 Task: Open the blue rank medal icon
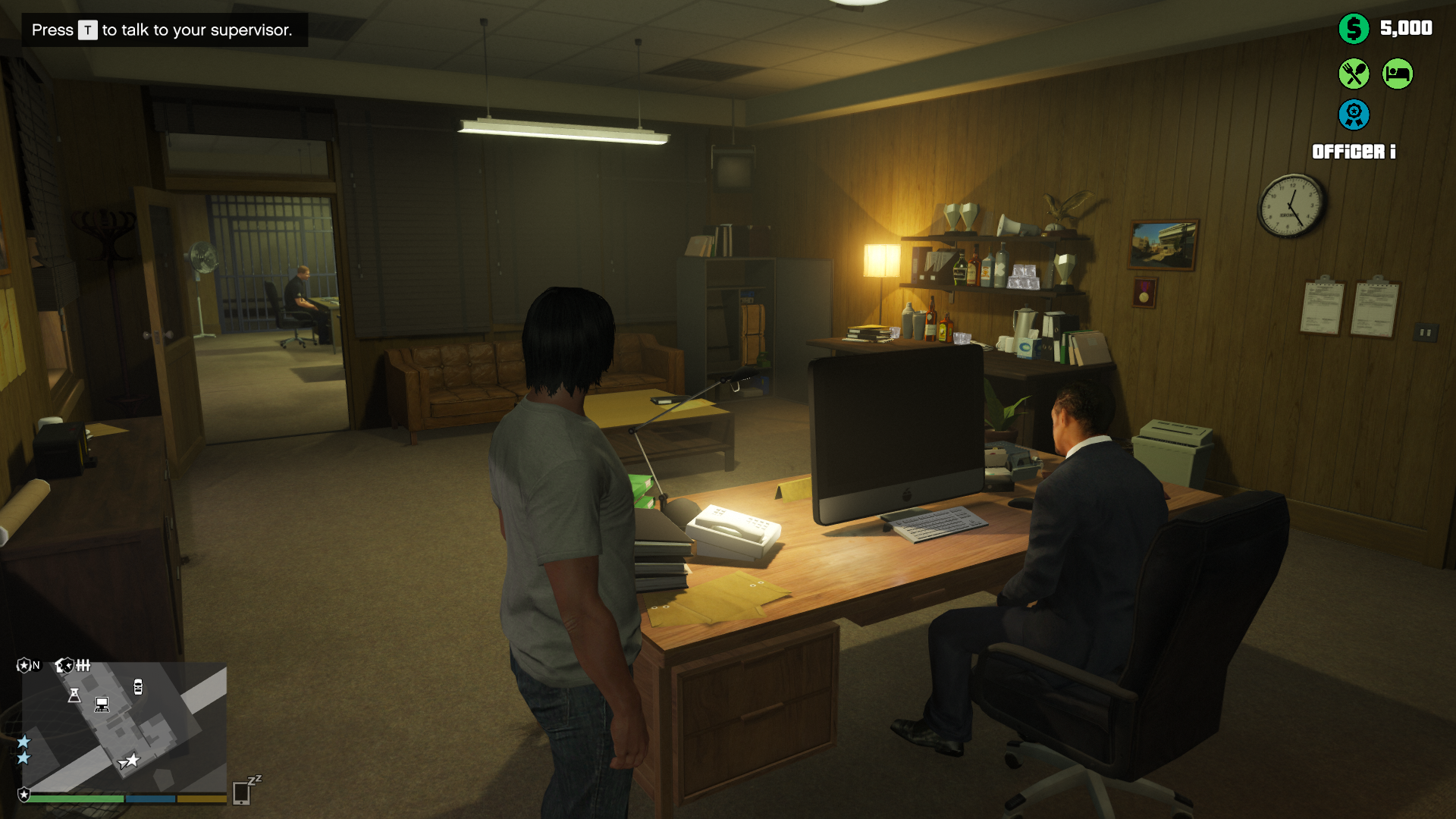point(1354,115)
